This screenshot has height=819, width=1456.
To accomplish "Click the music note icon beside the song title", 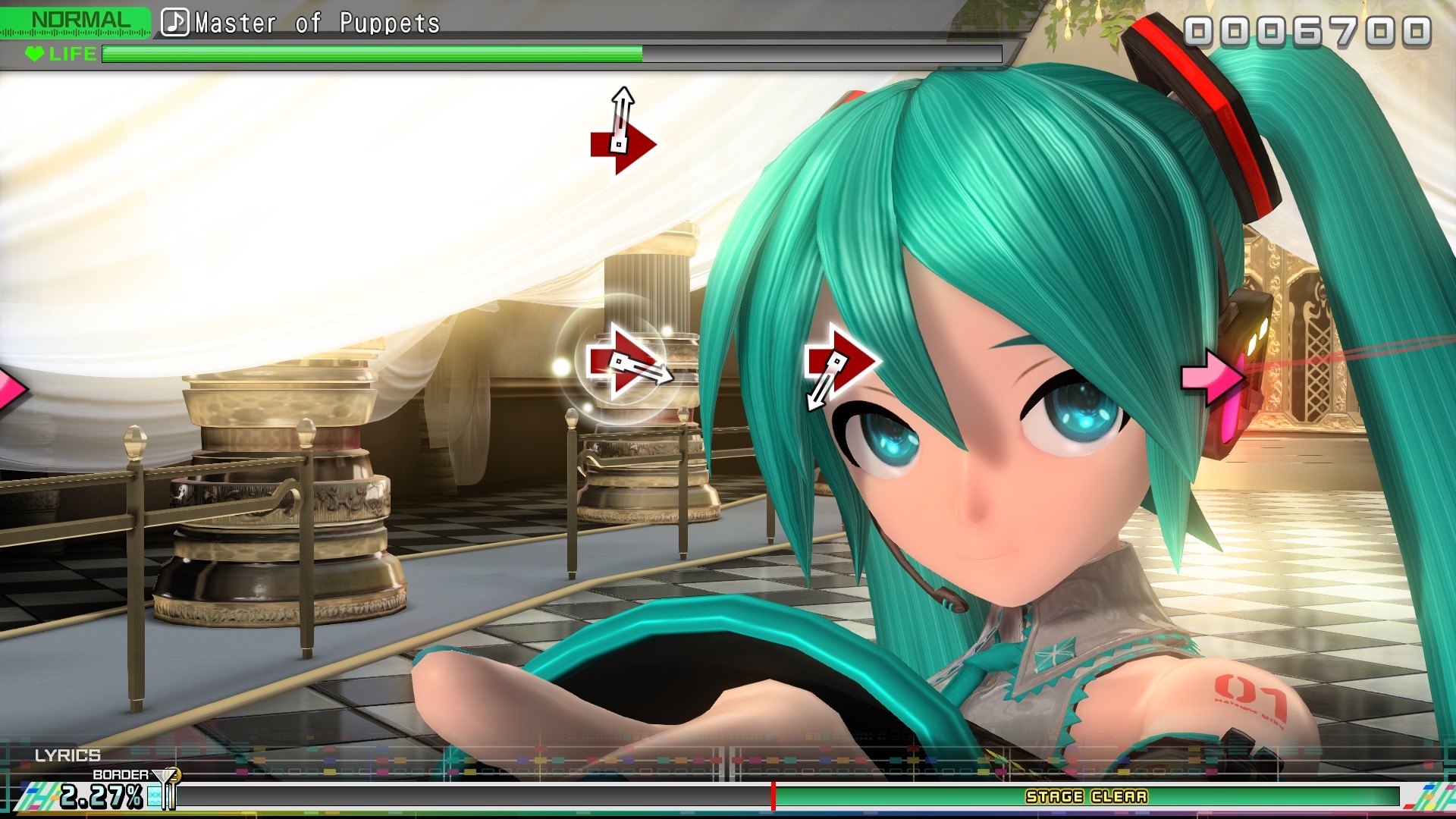I will [x=176, y=22].
